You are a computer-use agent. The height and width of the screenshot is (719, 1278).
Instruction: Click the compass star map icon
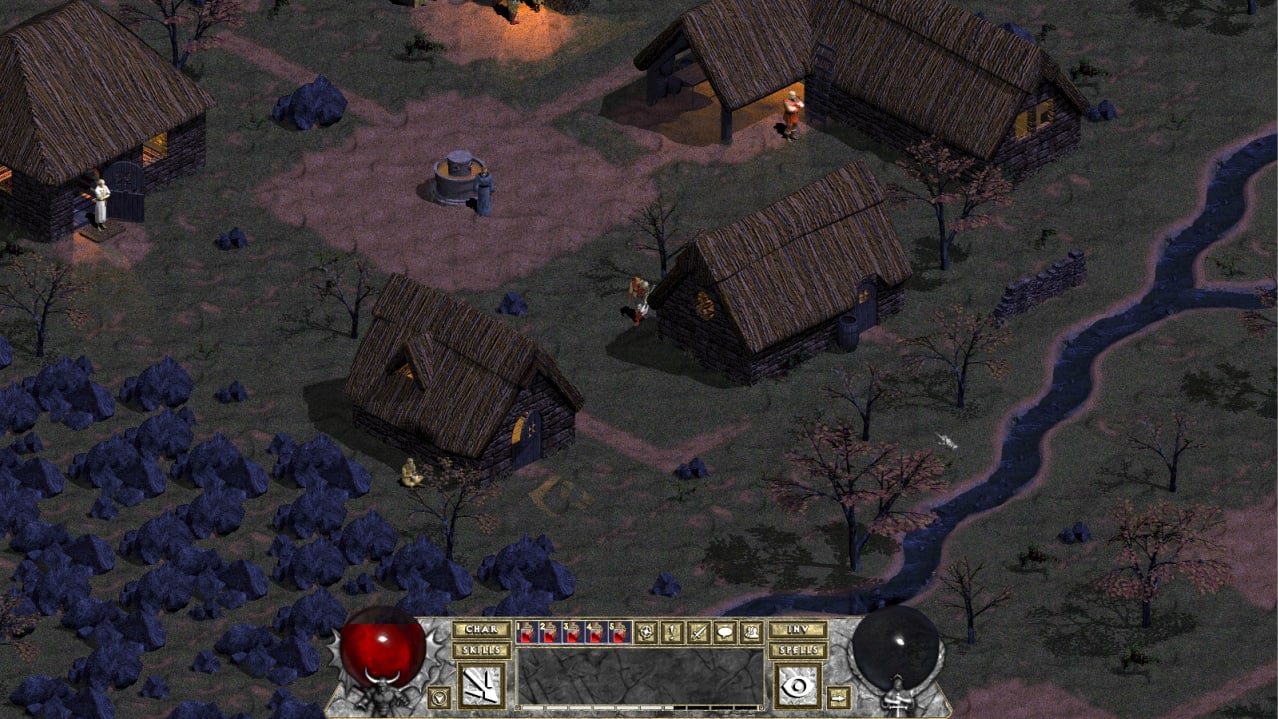tap(647, 632)
